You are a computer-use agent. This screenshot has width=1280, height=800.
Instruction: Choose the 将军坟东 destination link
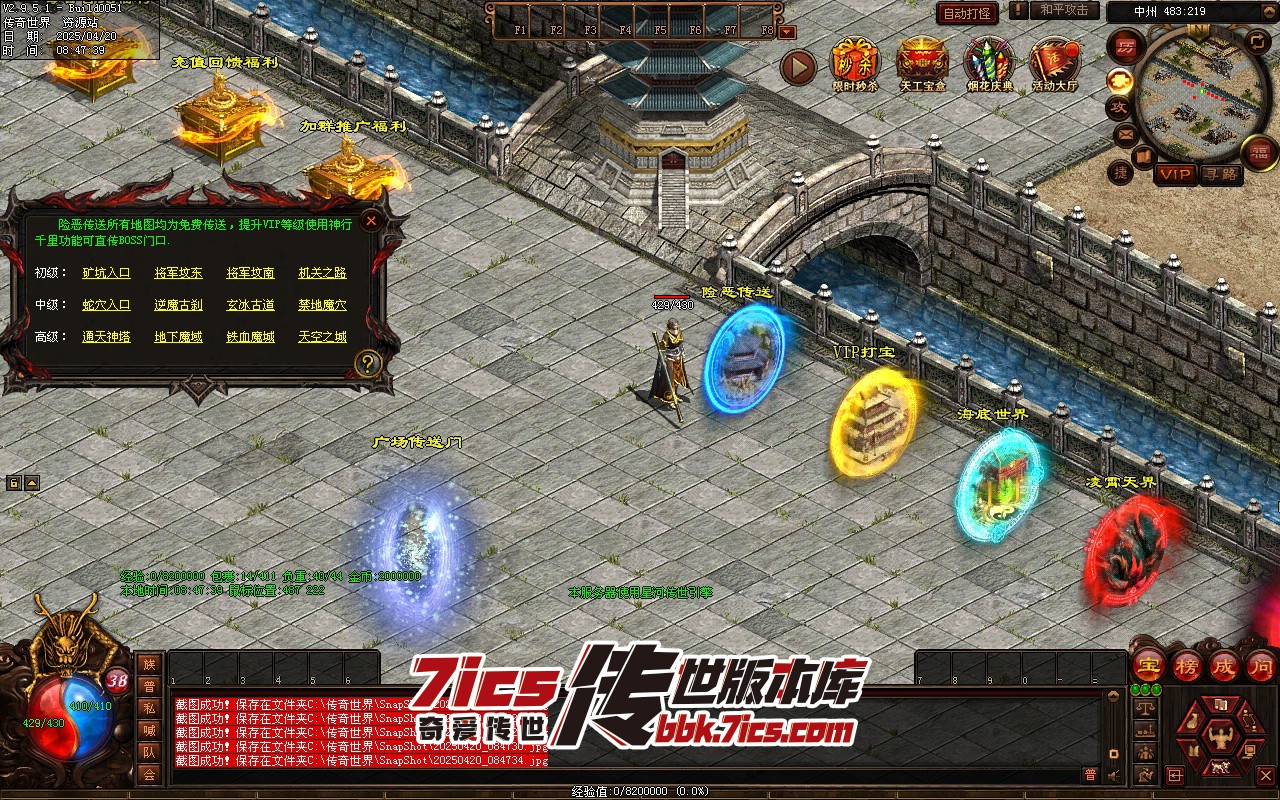178,273
